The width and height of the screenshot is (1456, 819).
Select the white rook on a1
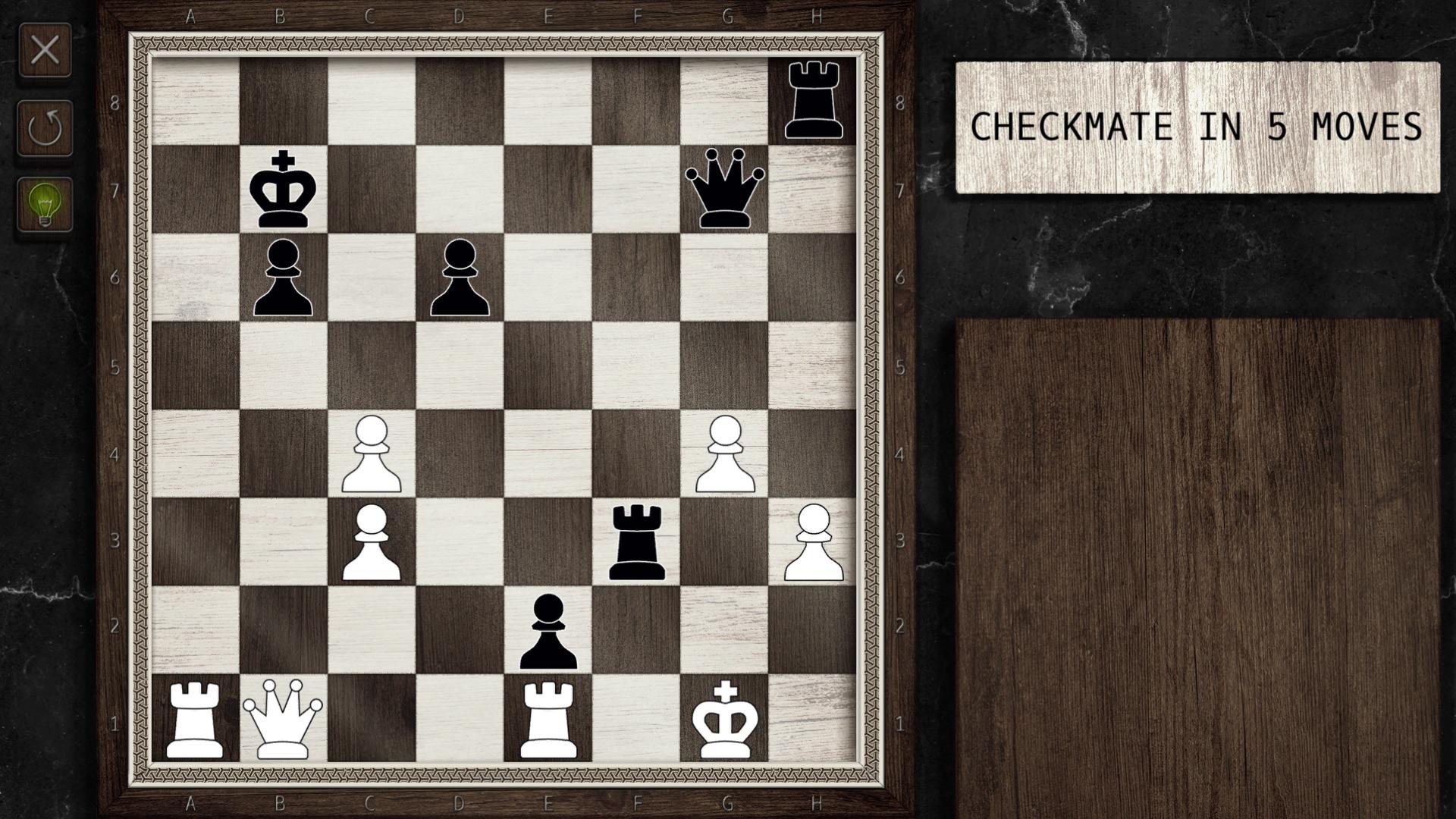[x=195, y=720]
